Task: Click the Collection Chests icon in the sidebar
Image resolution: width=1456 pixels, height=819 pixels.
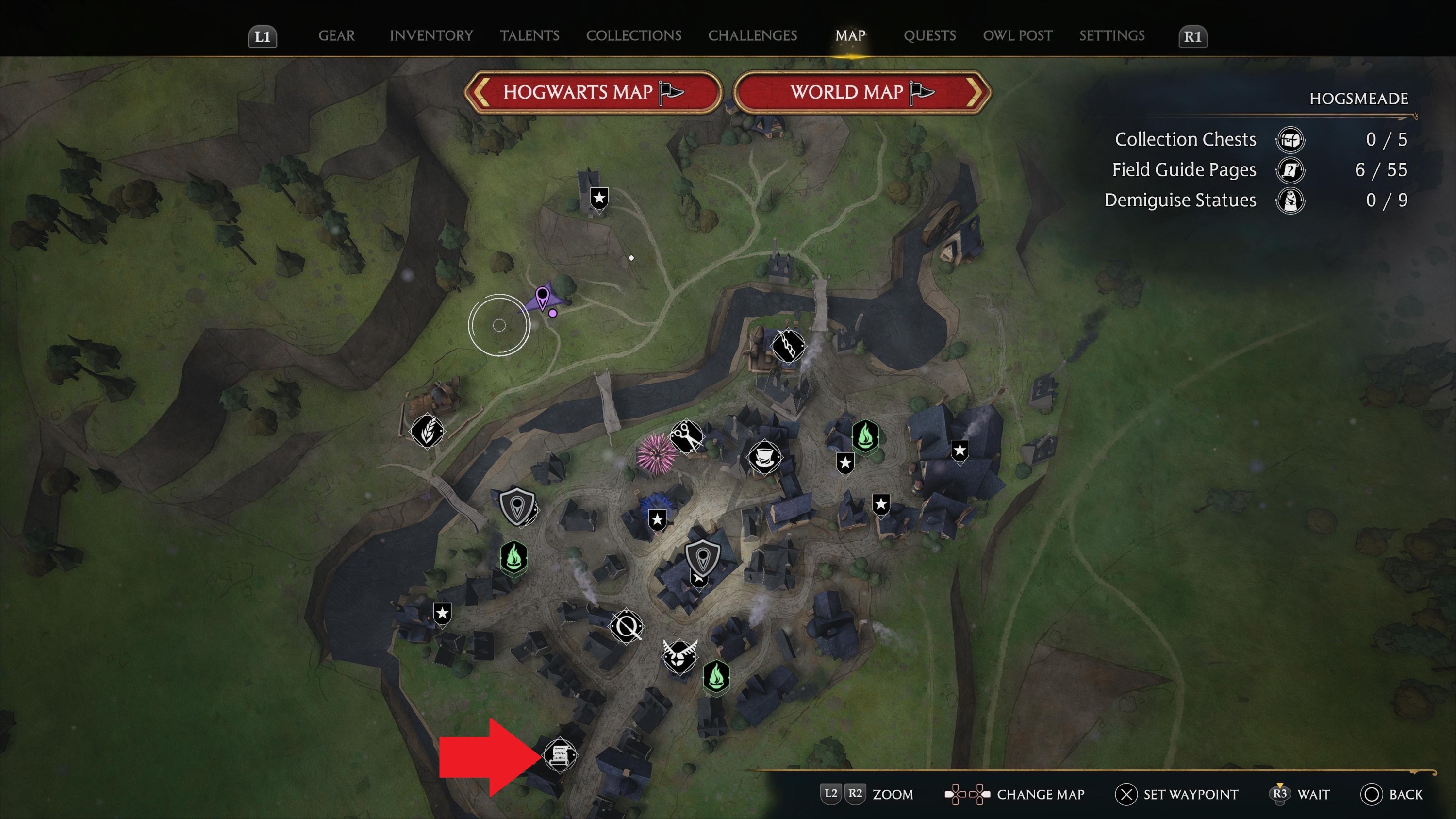Action: coord(1291,140)
